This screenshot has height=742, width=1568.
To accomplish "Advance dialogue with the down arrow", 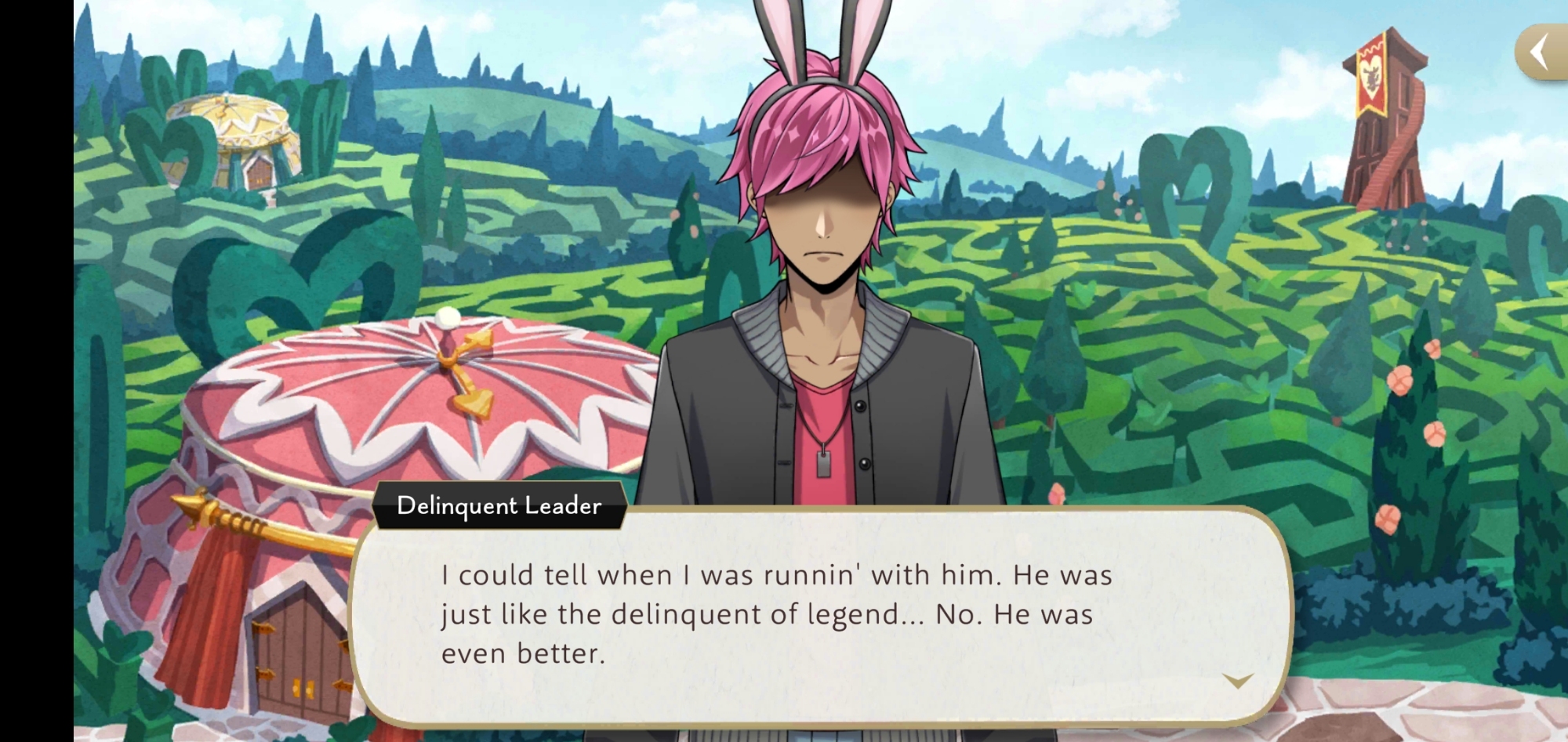I will [x=1238, y=680].
